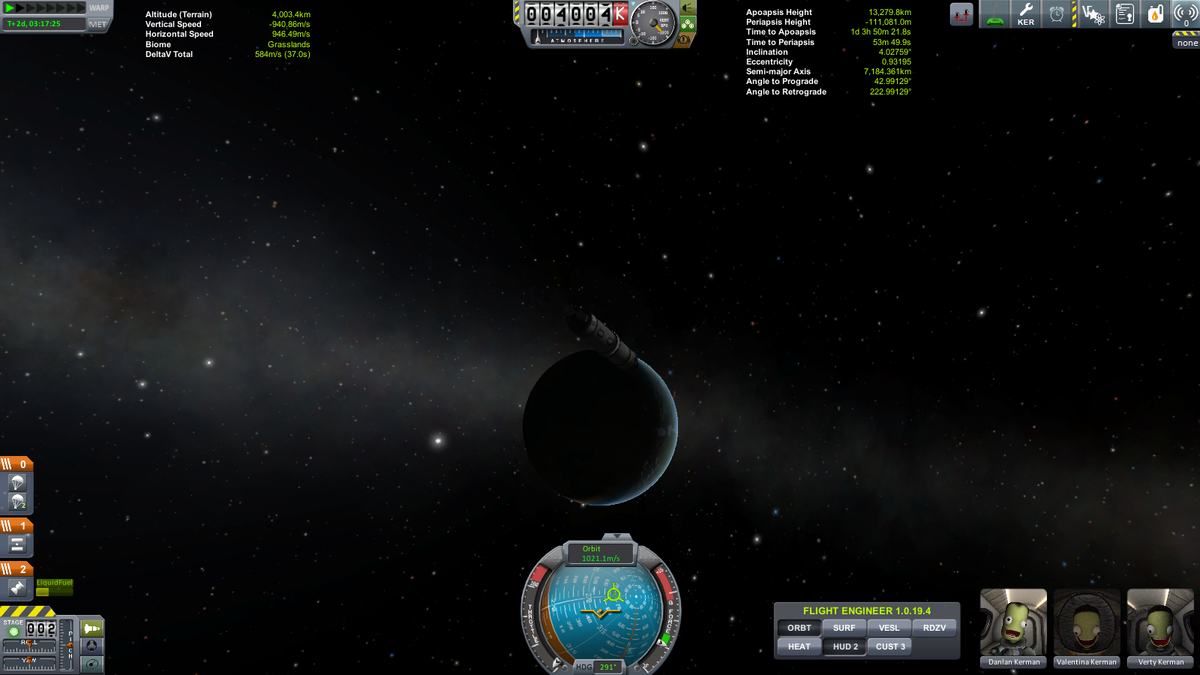1200x675 pixels.
Task: Switch Flight Engineer to the ORBT section
Action: (x=799, y=628)
